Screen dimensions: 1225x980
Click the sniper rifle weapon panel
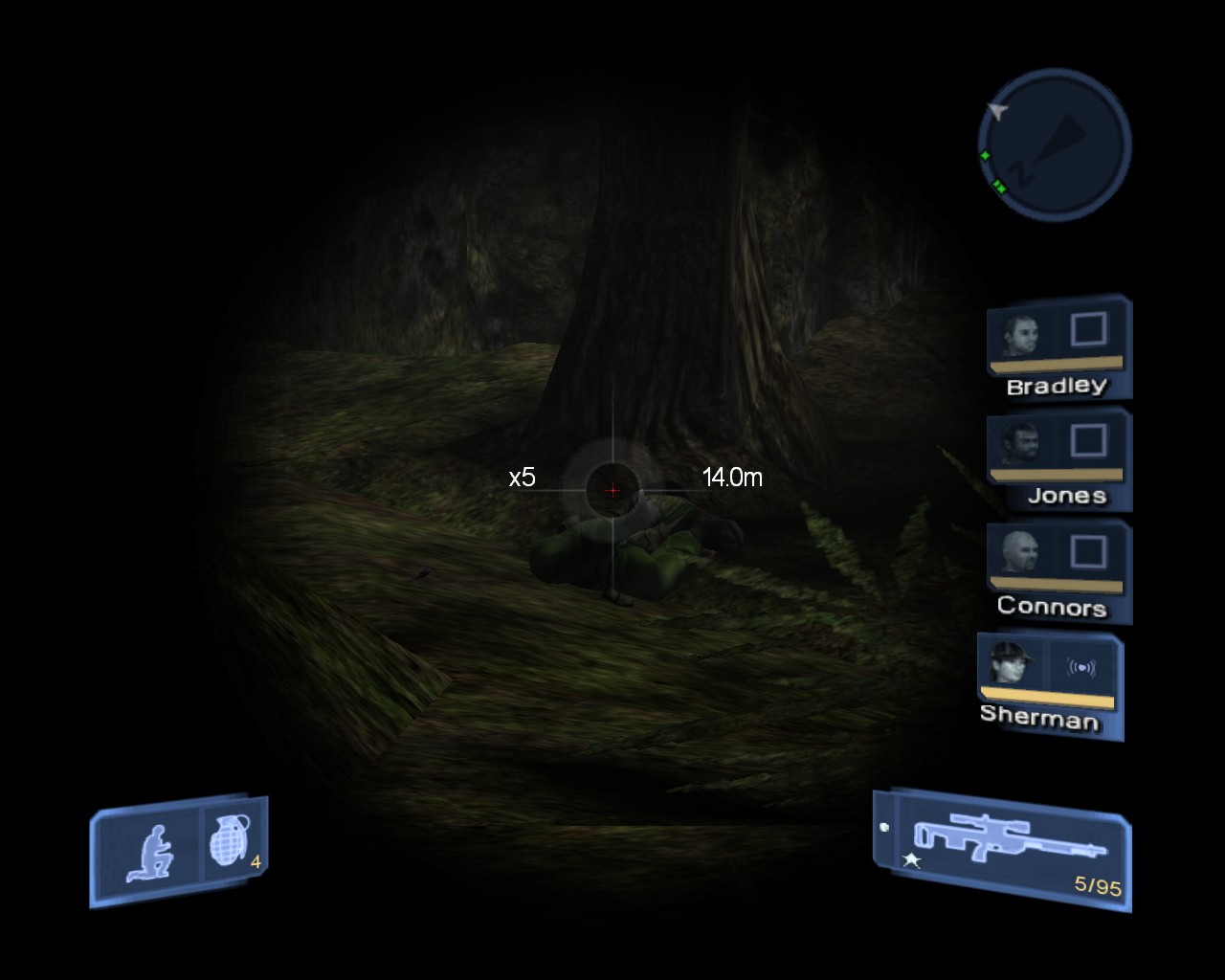click(1003, 849)
